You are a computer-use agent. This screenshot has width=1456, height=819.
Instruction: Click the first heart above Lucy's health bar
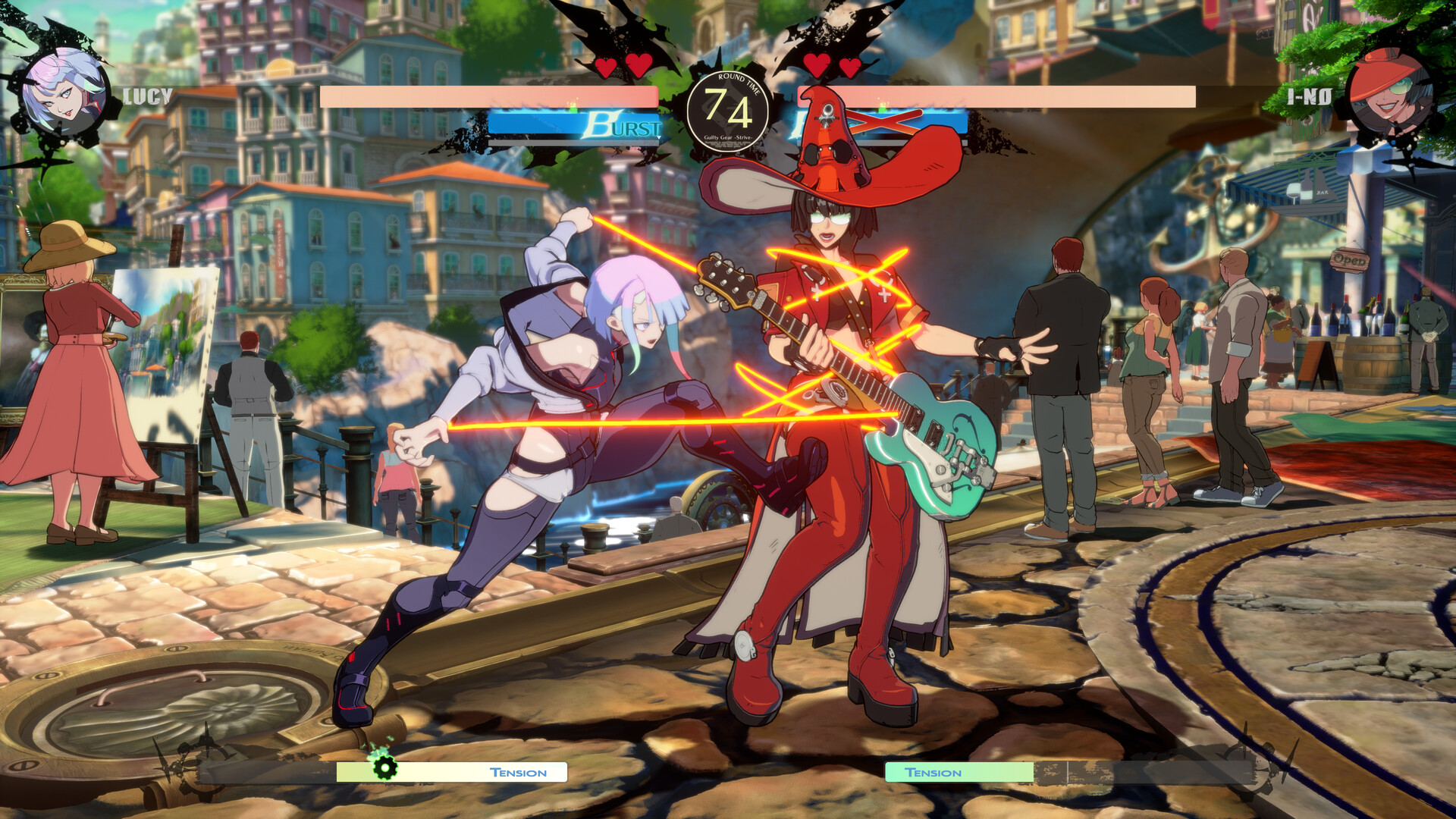point(607,67)
